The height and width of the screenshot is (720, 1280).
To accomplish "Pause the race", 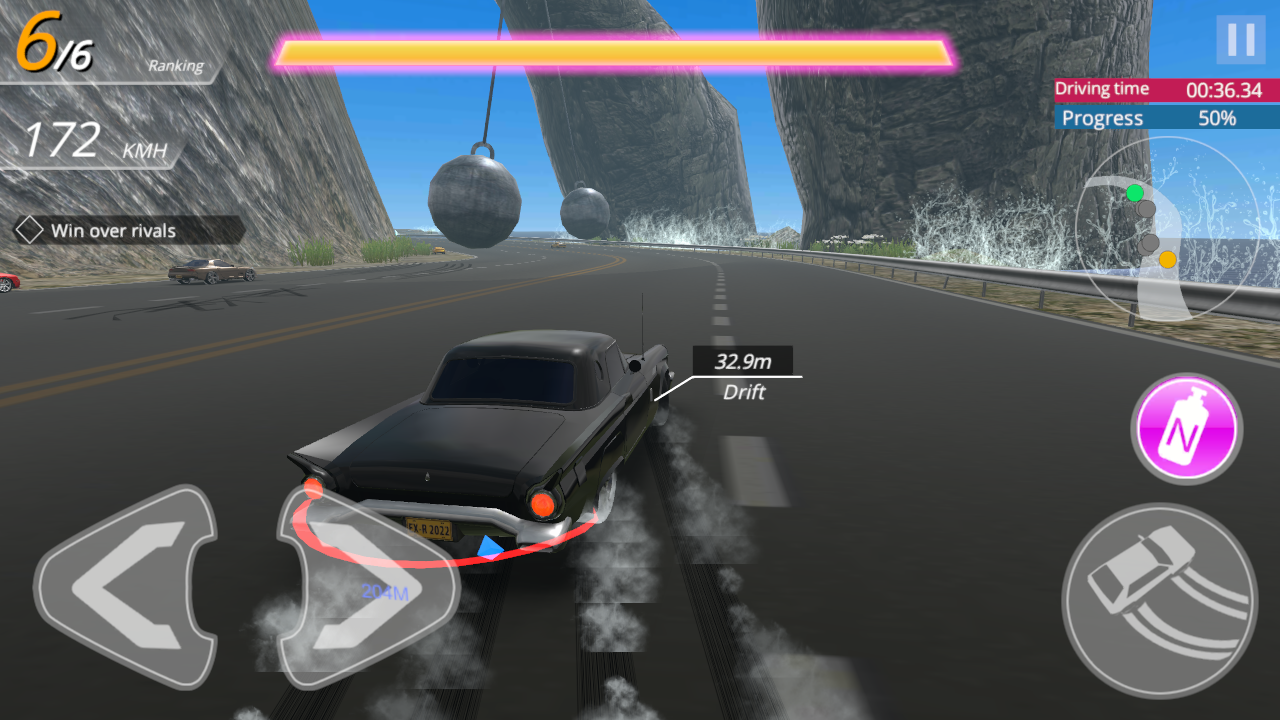I will (1240, 40).
